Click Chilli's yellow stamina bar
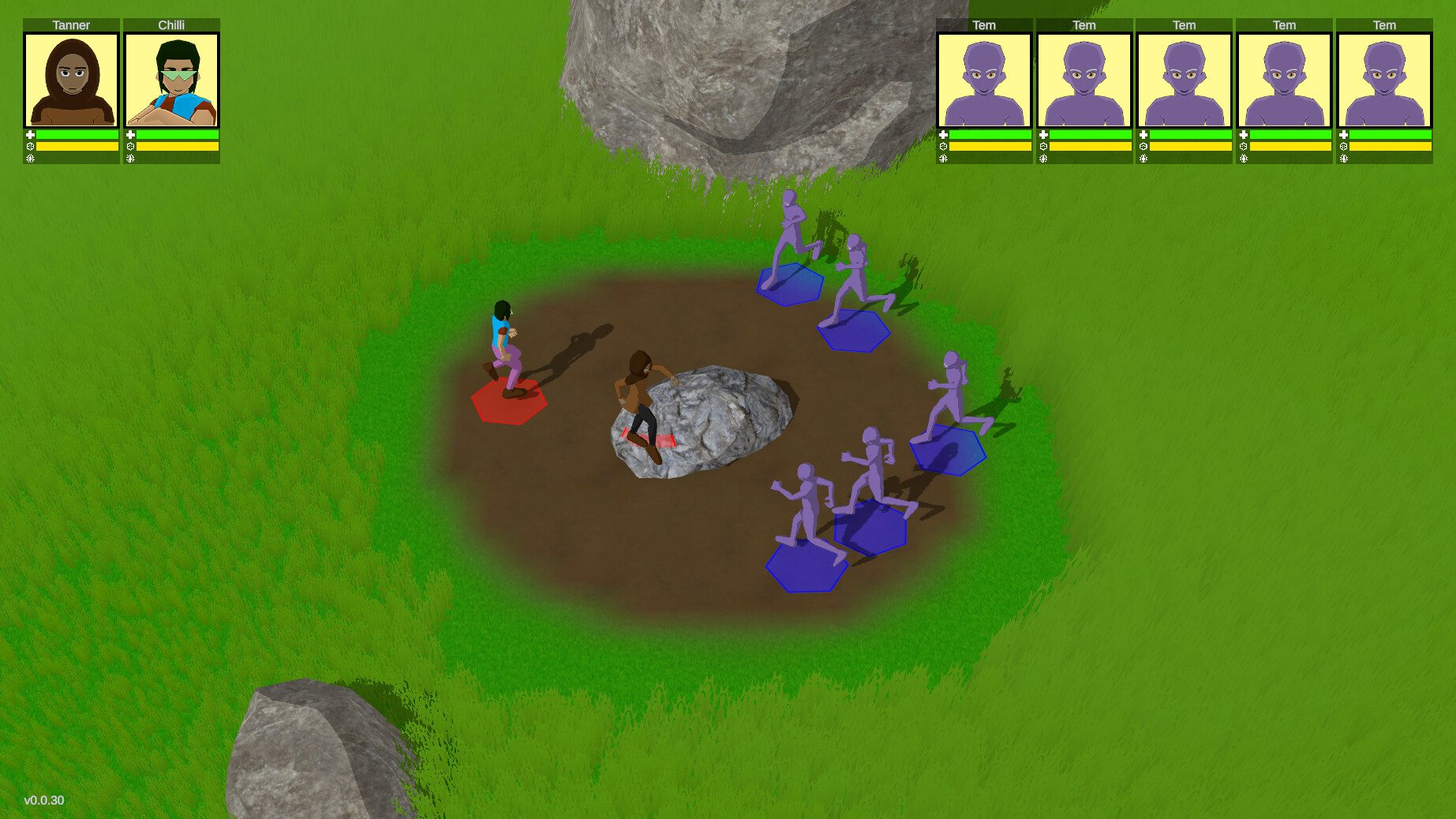 tap(178, 146)
